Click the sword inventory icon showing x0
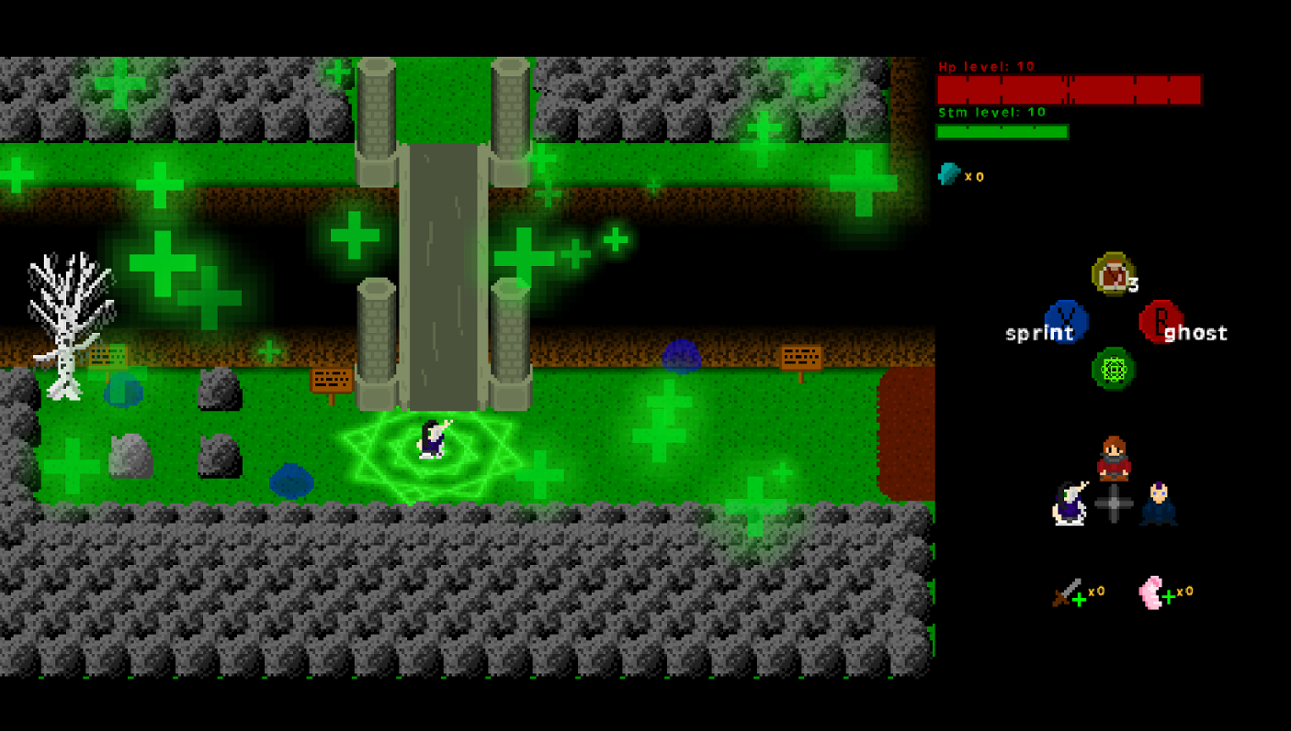This screenshot has height=731, width=1291. tap(1066, 591)
